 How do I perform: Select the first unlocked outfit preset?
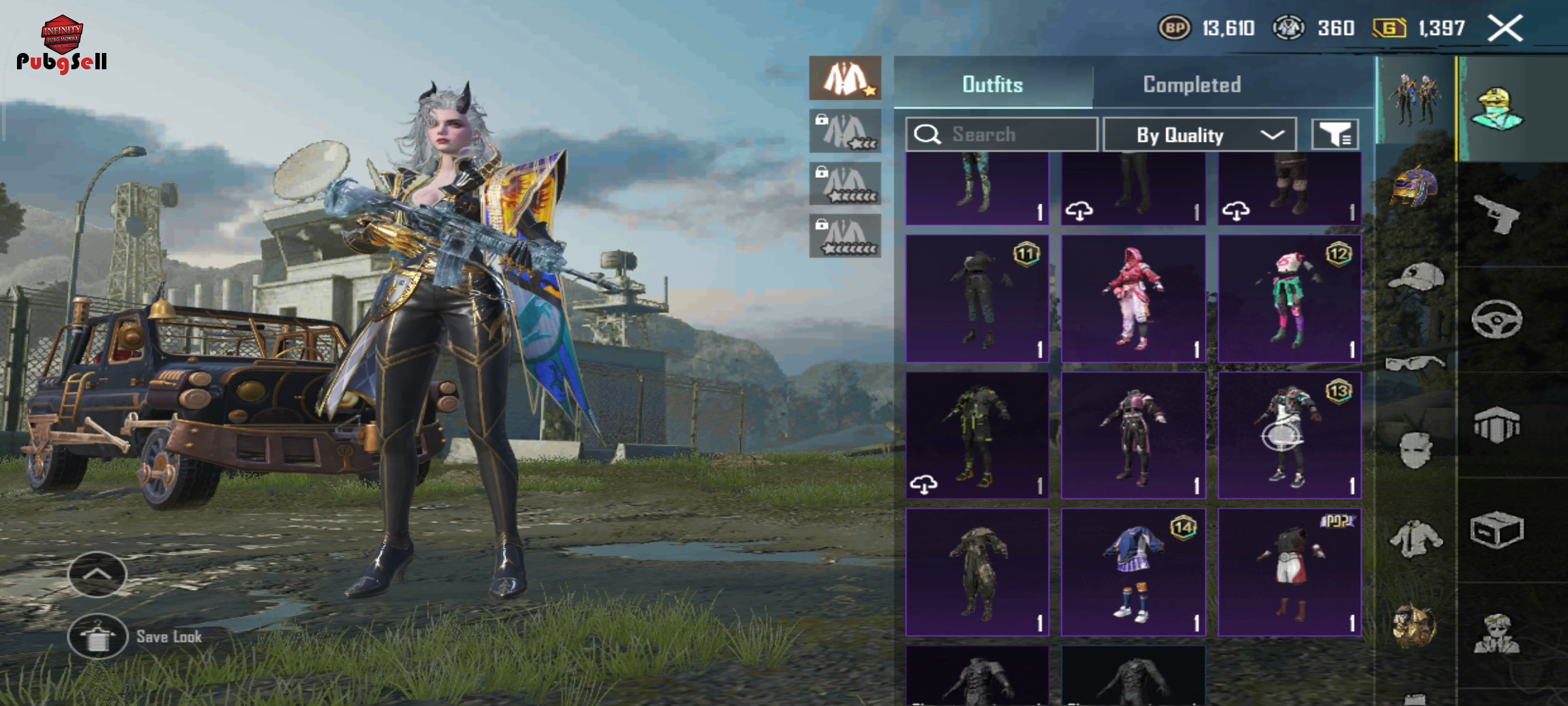click(845, 78)
